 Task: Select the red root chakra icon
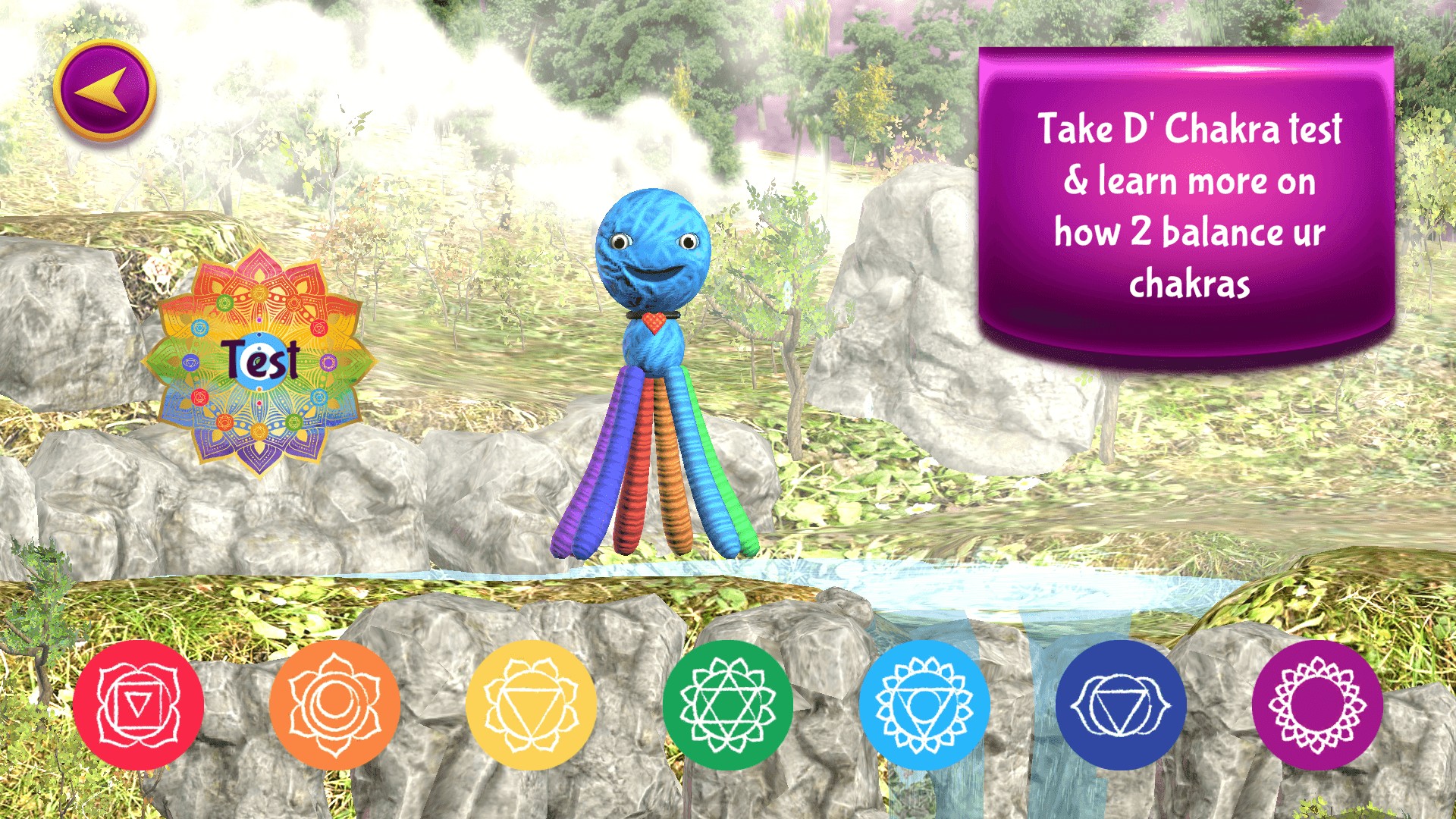pyautogui.click(x=139, y=705)
